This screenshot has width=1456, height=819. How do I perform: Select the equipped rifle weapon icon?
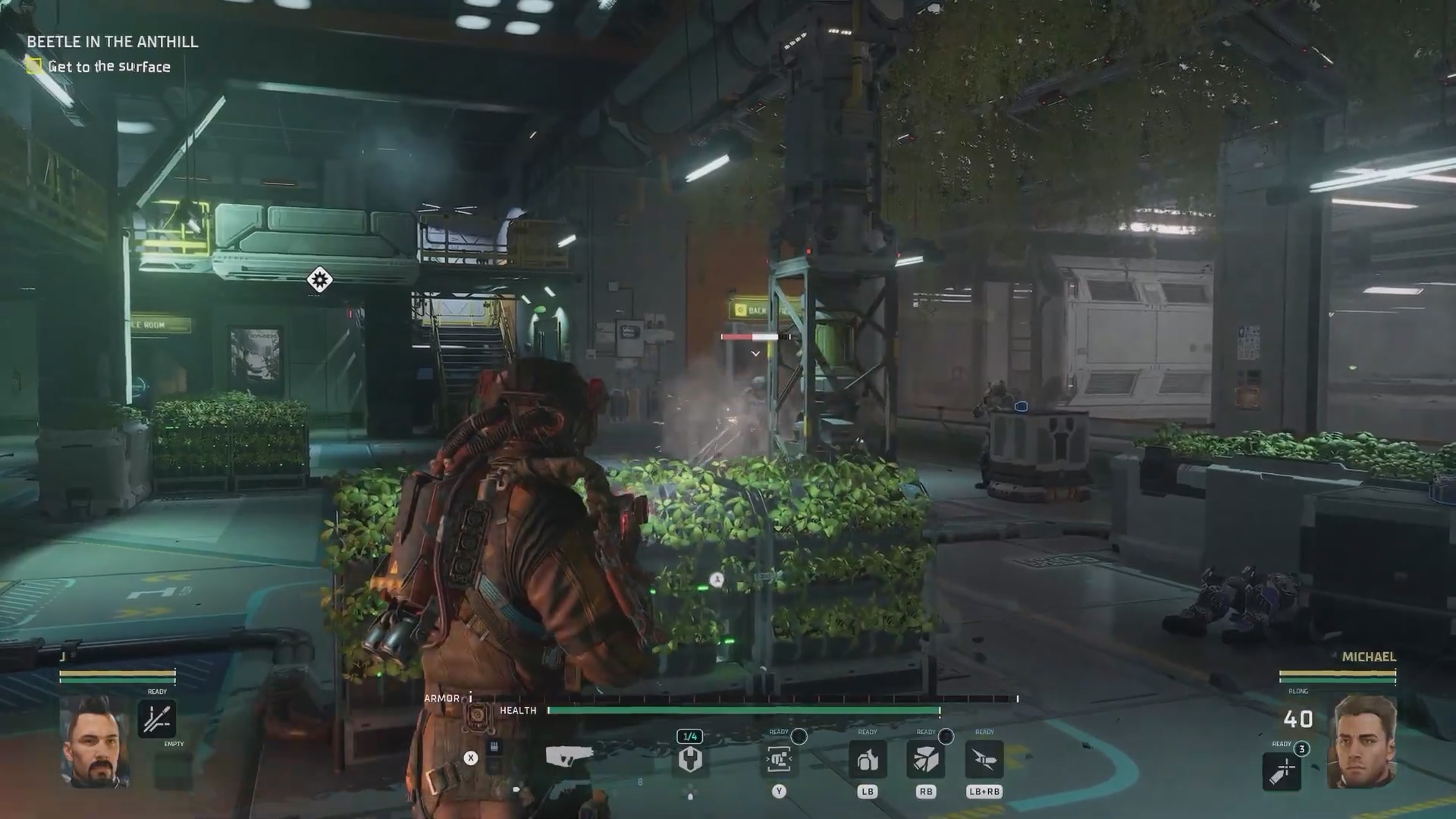pyautogui.click(x=569, y=756)
